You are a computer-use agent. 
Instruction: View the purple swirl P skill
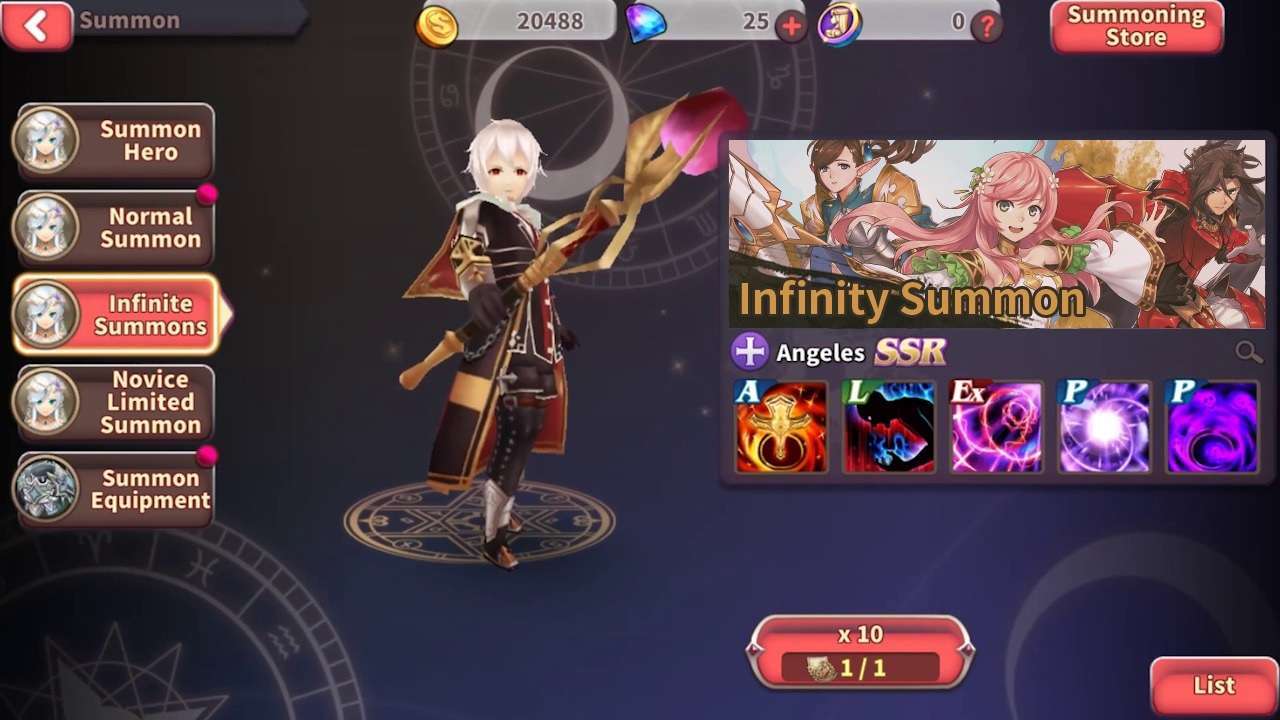pyautogui.click(x=1212, y=426)
